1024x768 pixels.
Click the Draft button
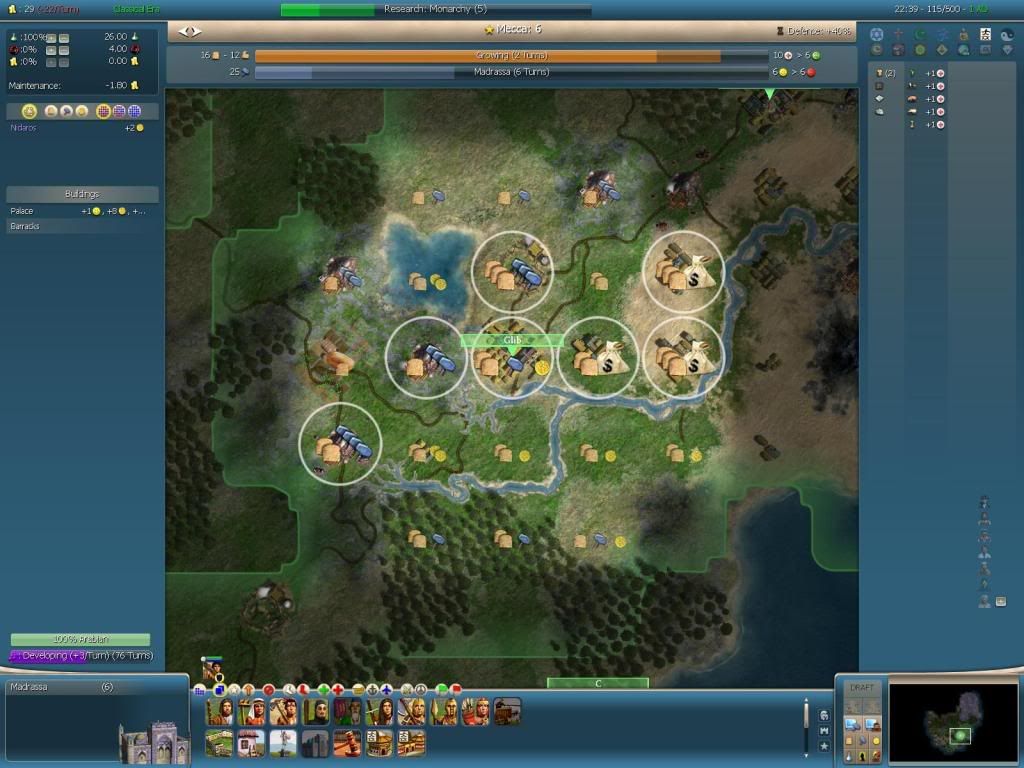tap(861, 688)
